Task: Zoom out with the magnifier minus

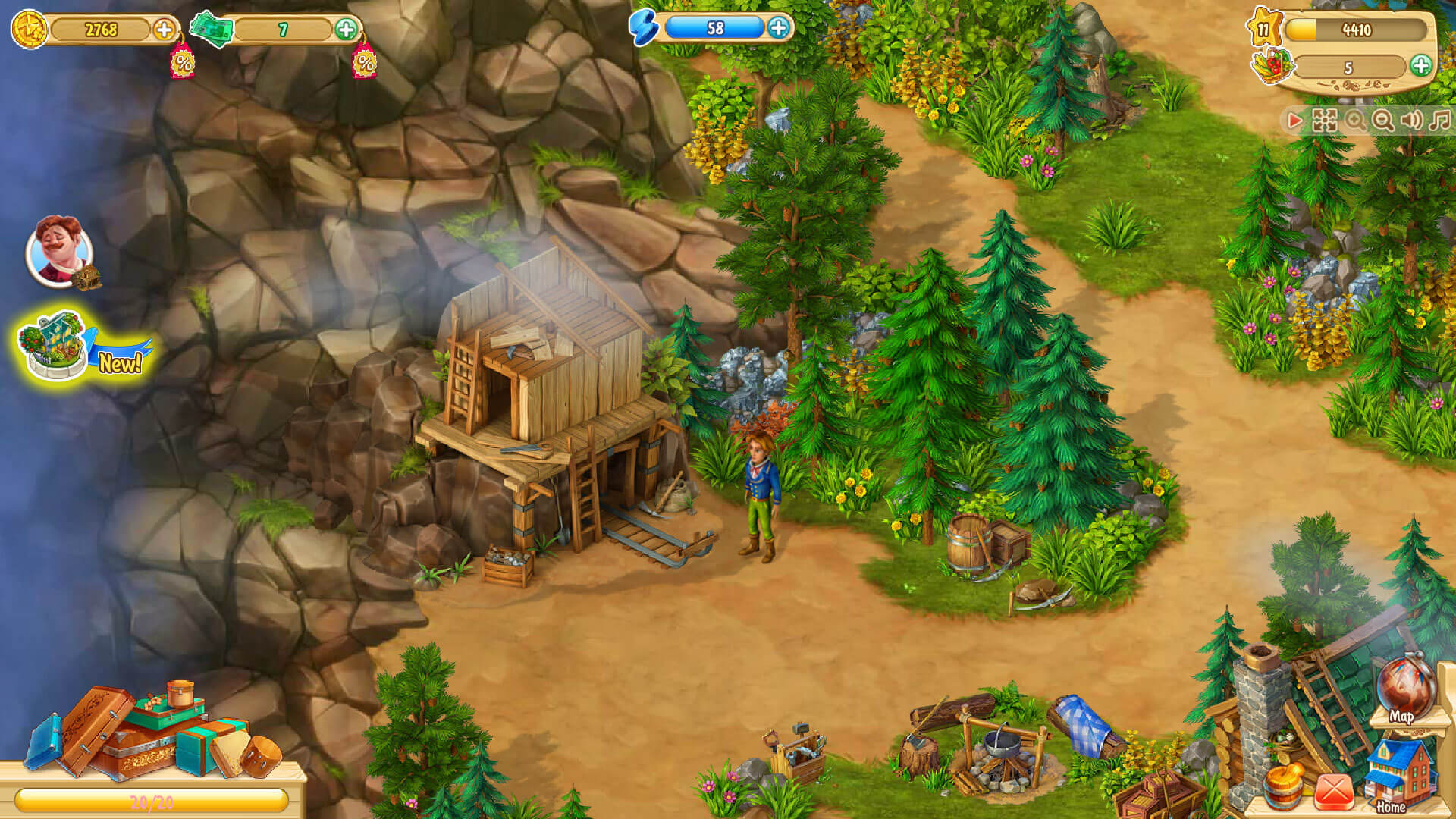Action: pyautogui.click(x=1383, y=121)
